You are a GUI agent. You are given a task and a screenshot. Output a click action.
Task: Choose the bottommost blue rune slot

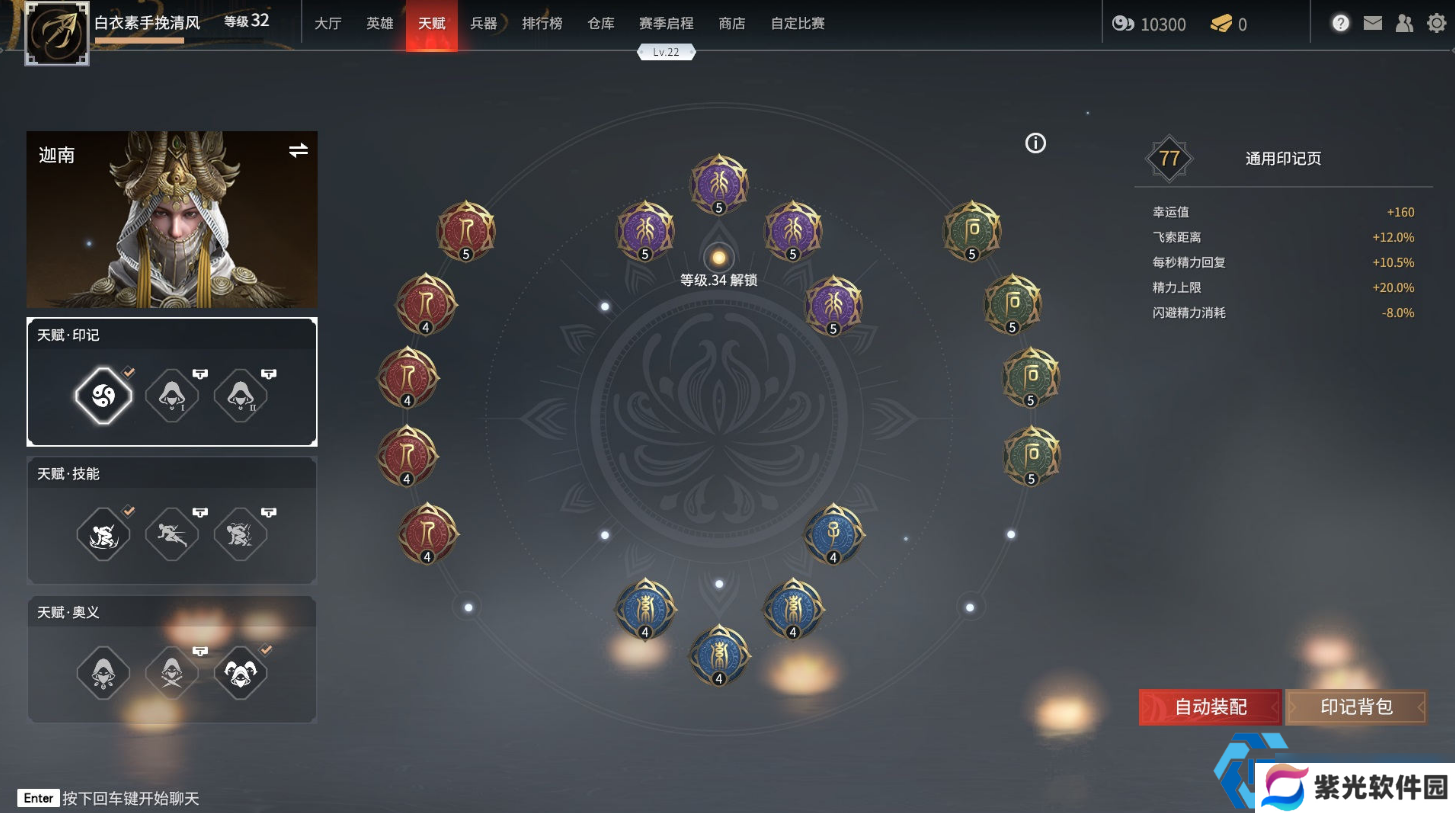point(718,654)
